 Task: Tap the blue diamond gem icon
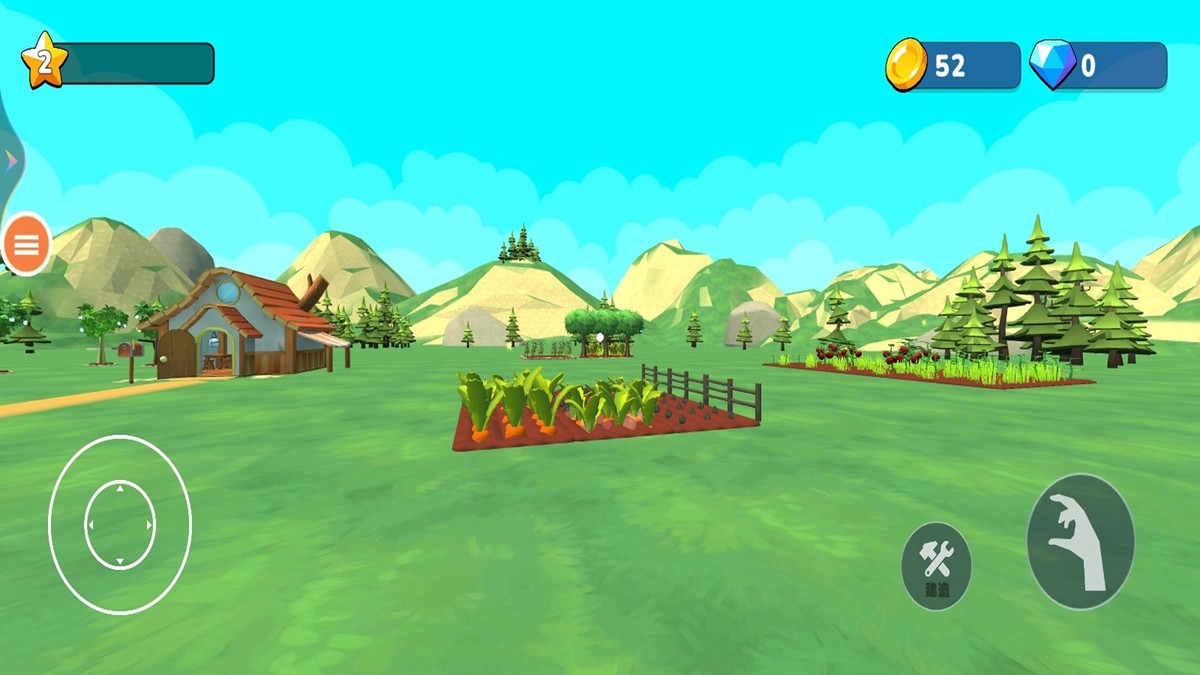[x=1052, y=66]
